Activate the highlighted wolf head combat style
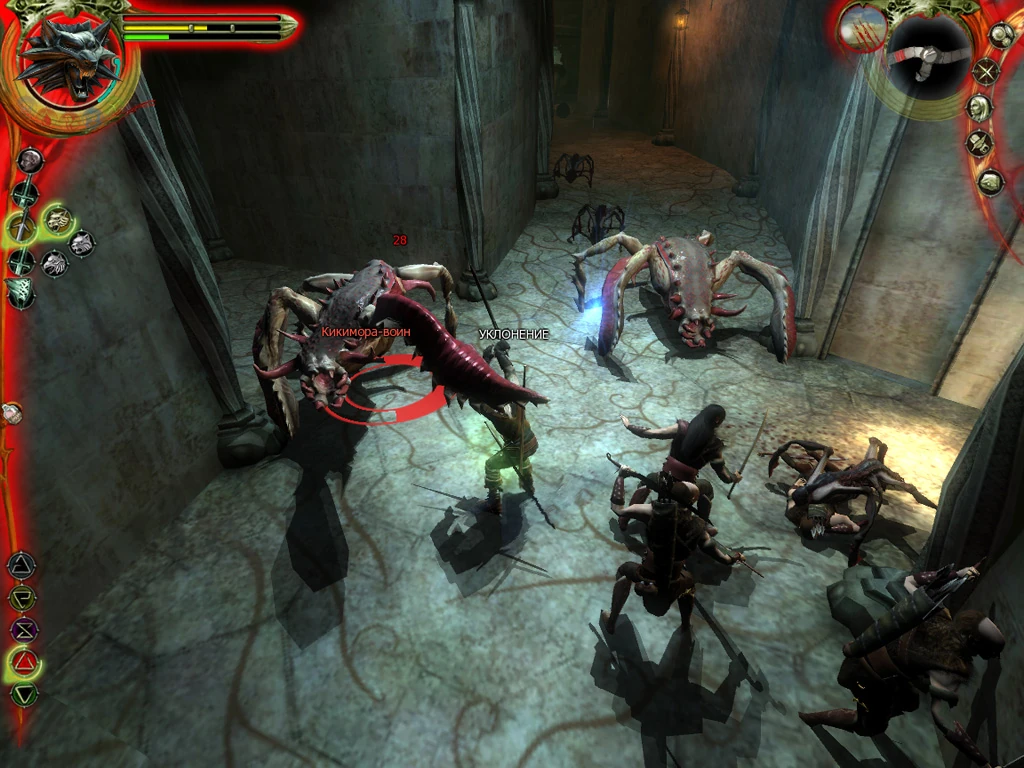 click(x=58, y=219)
